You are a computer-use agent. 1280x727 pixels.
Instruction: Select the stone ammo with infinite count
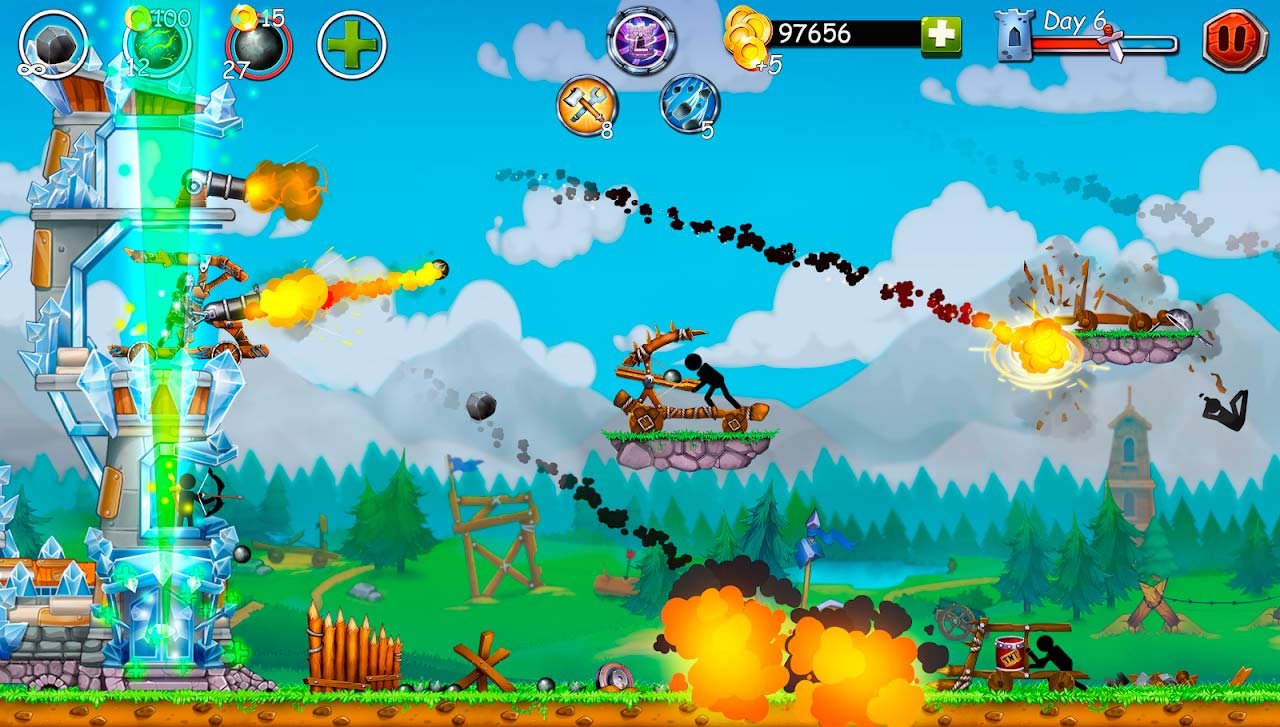coord(53,45)
